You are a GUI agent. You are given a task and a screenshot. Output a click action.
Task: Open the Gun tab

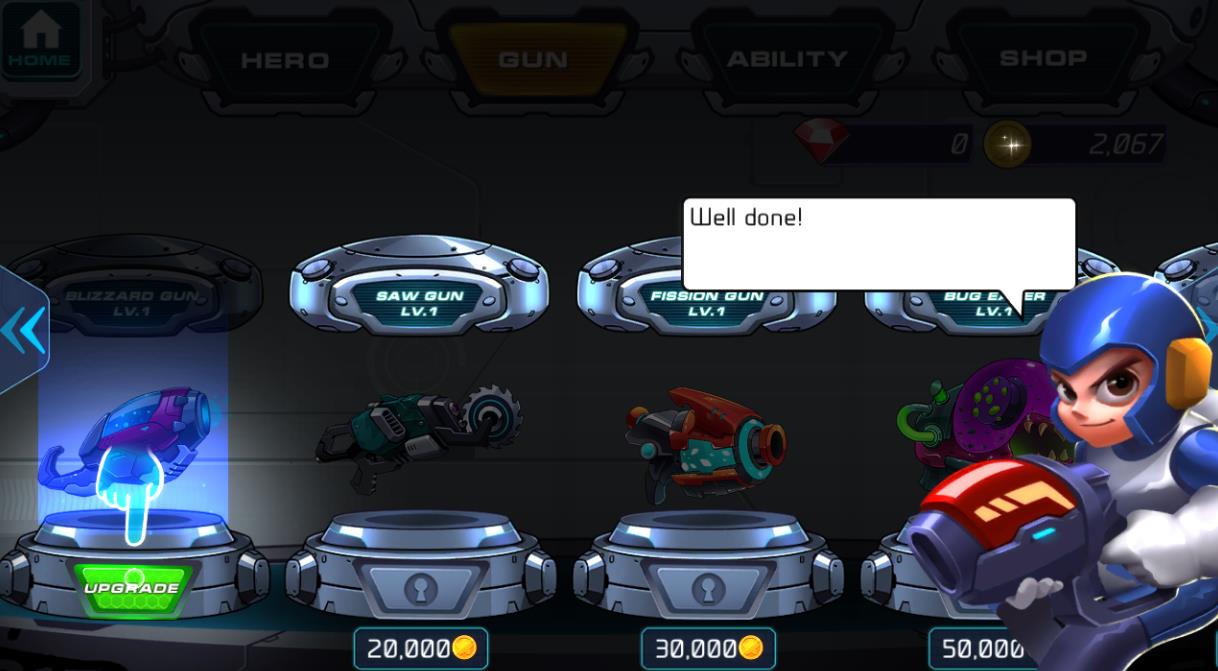pos(533,60)
